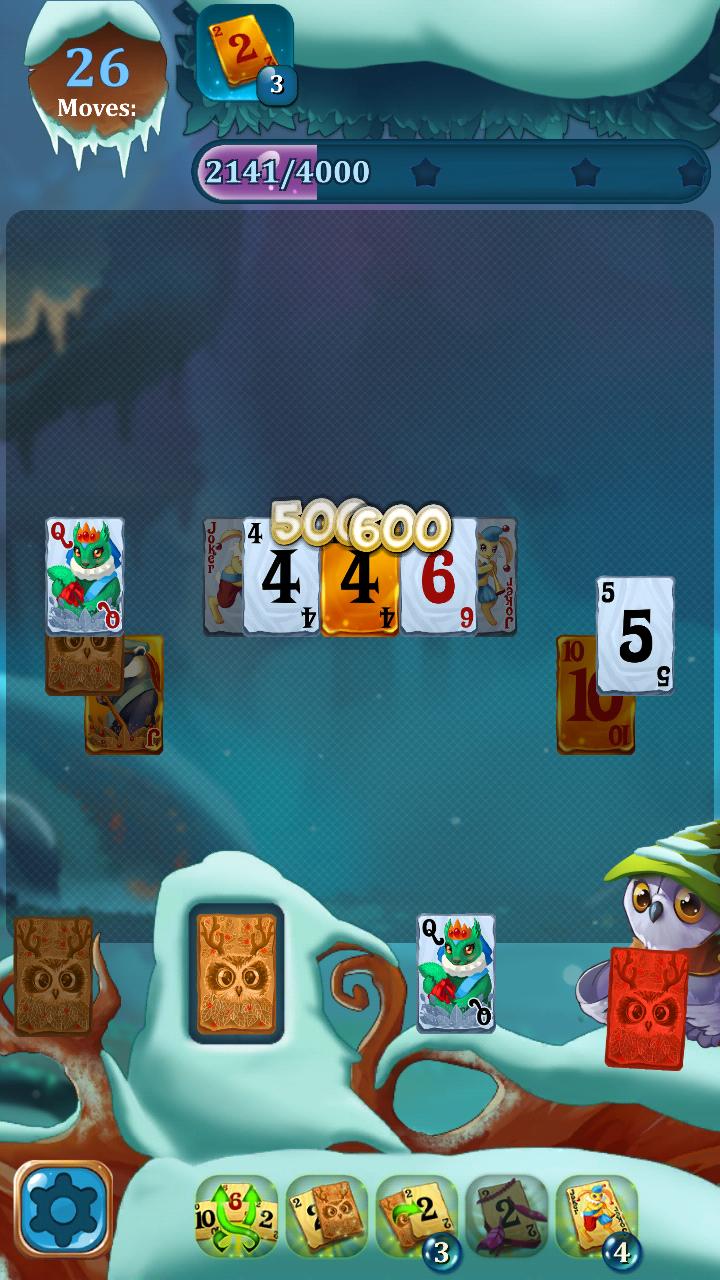Click the owl-back card on the left branch
This screenshot has width=720, height=1280.
pyautogui.click(x=52, y=975)
